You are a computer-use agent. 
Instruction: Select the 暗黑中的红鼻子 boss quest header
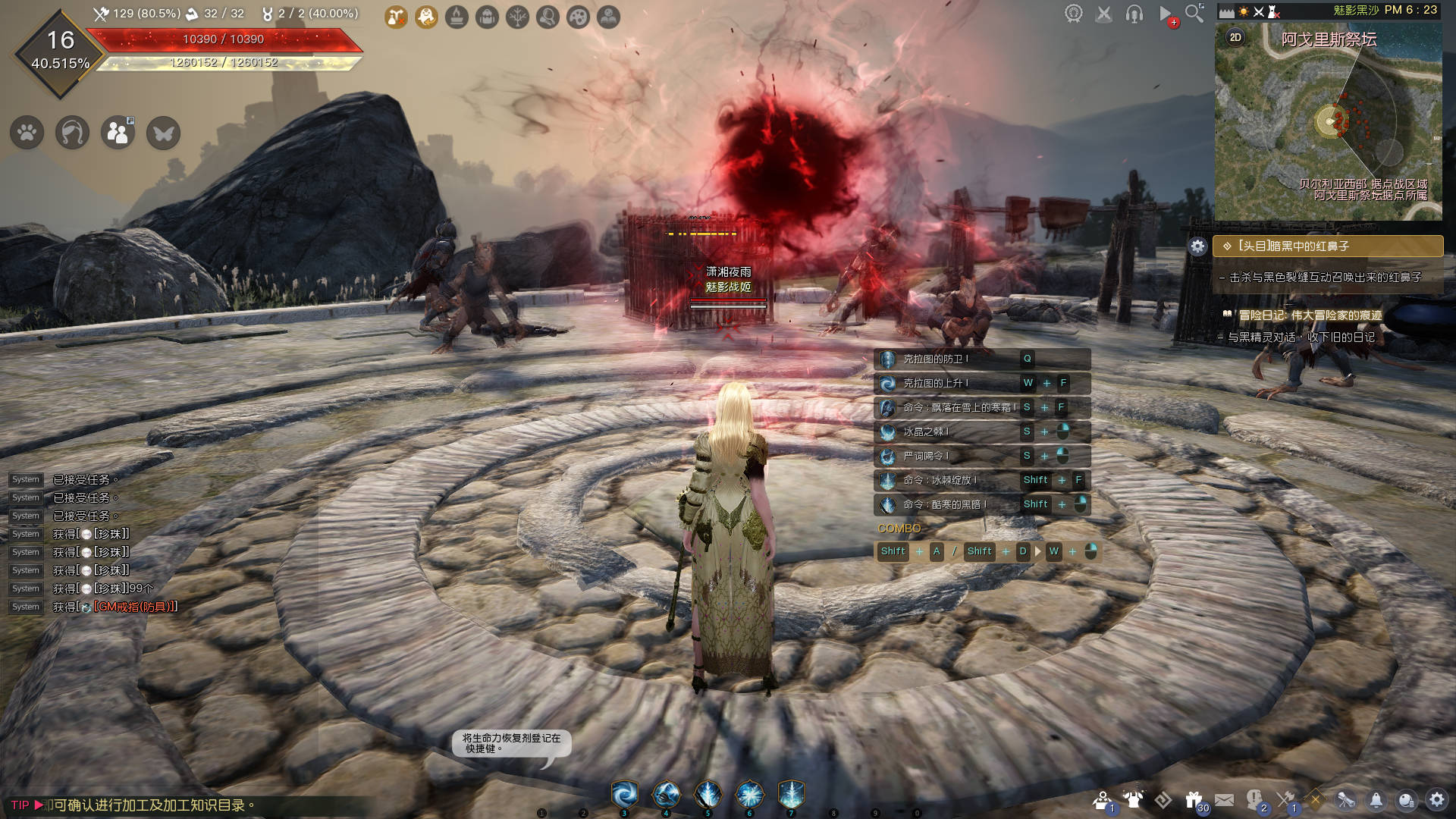tap(1327, 246)
